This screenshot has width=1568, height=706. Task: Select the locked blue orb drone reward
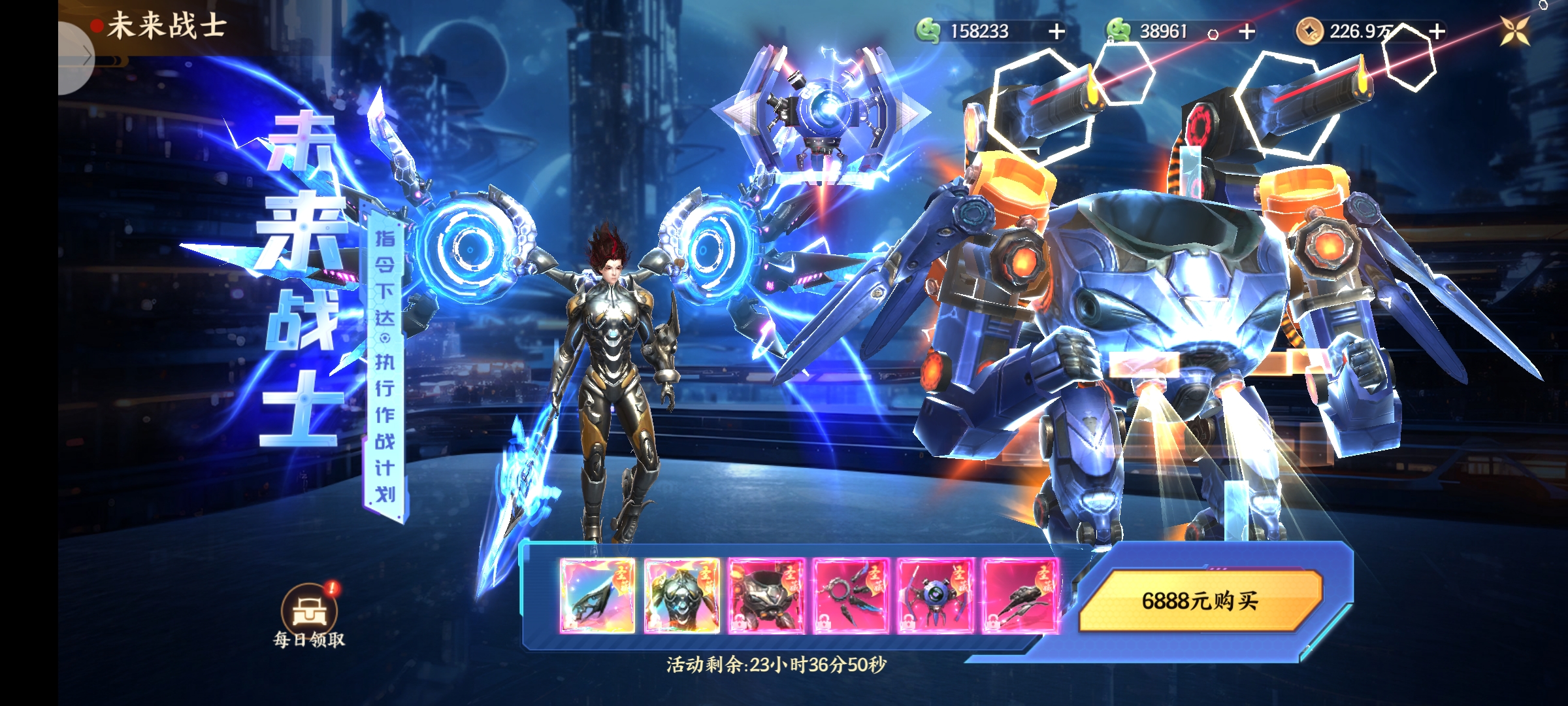936,596
